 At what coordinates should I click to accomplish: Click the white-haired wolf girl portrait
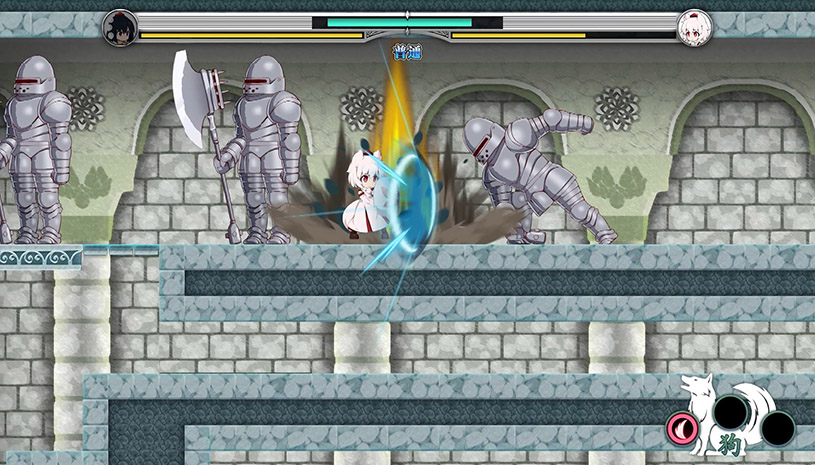coord(693,28)
